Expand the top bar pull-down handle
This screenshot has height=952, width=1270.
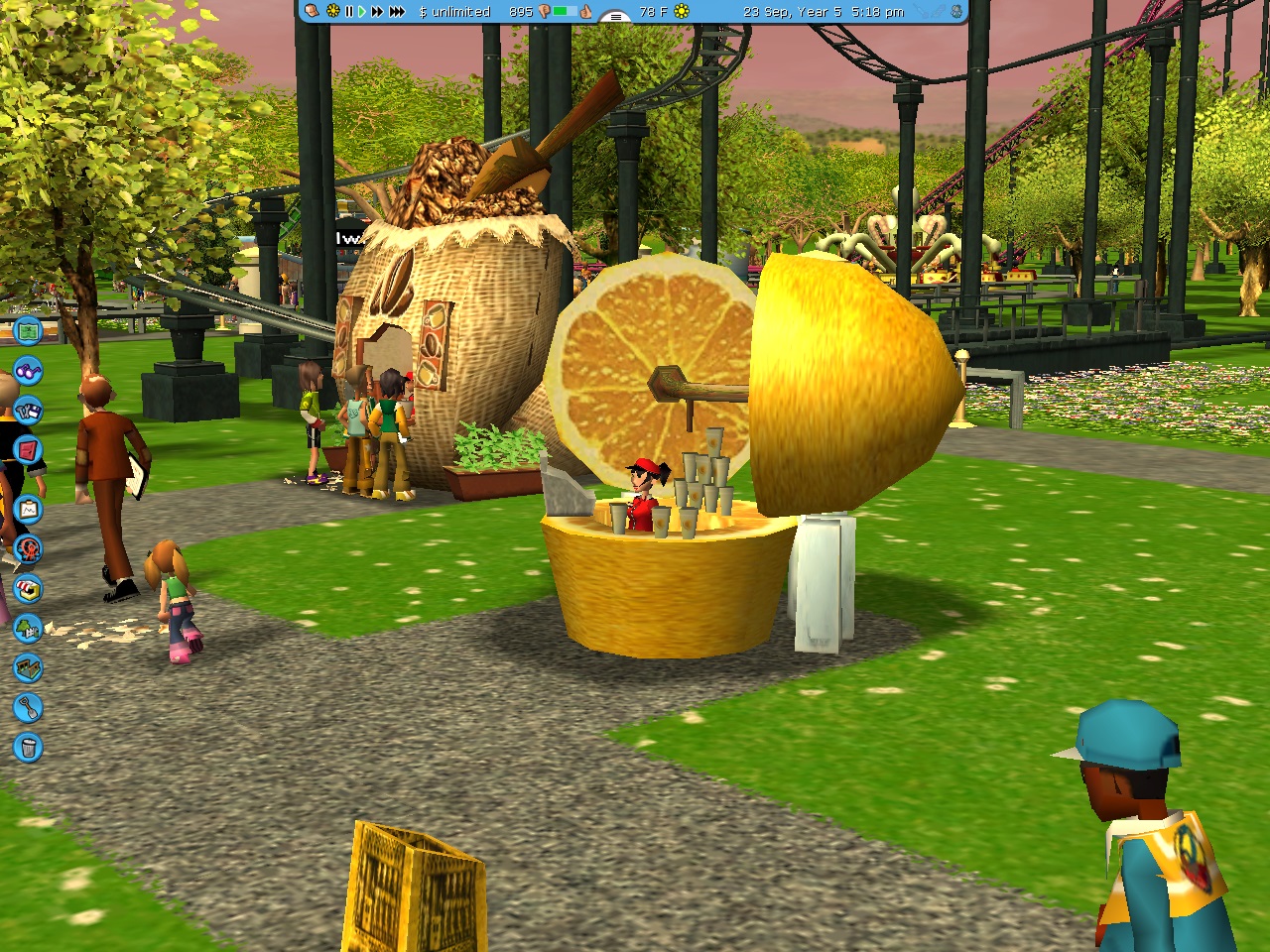(x=616, y=16)
